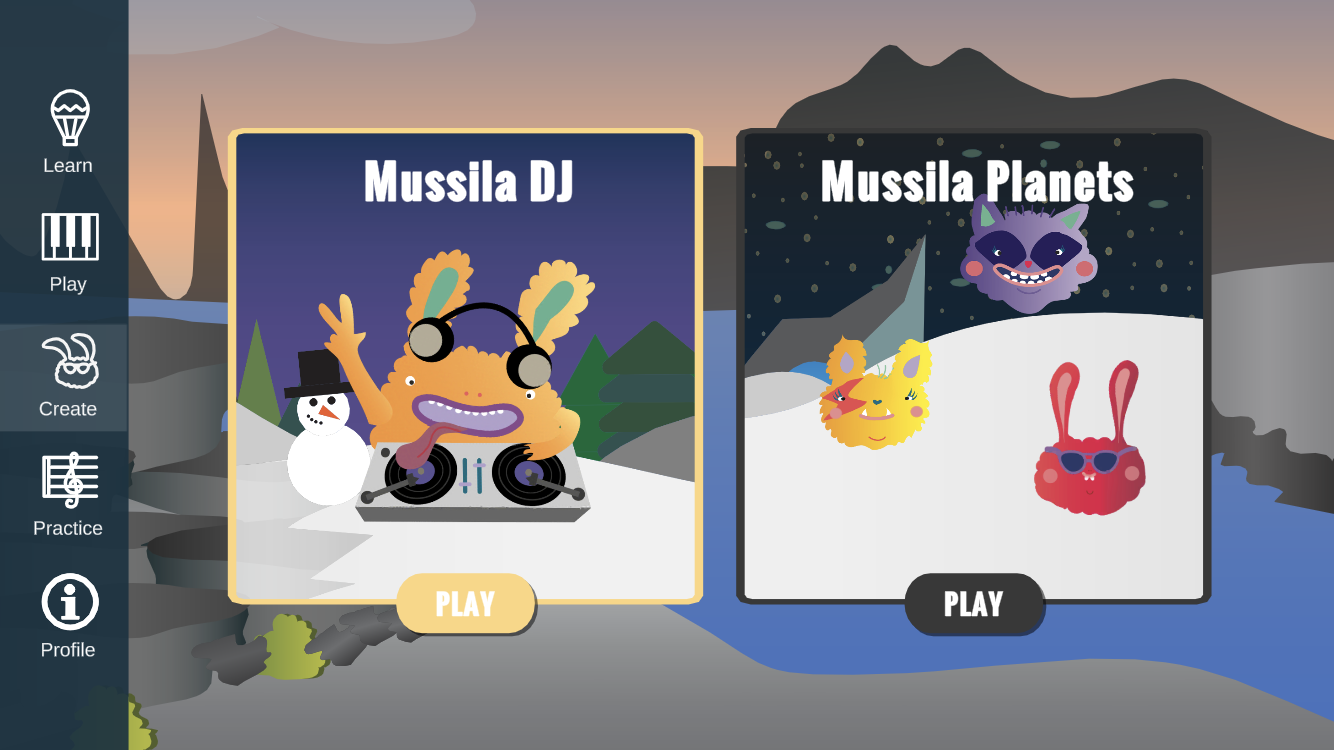Open the Profile page
Image resolution: width=1334 pixels, height=750 pixels.
click(68, 616)
